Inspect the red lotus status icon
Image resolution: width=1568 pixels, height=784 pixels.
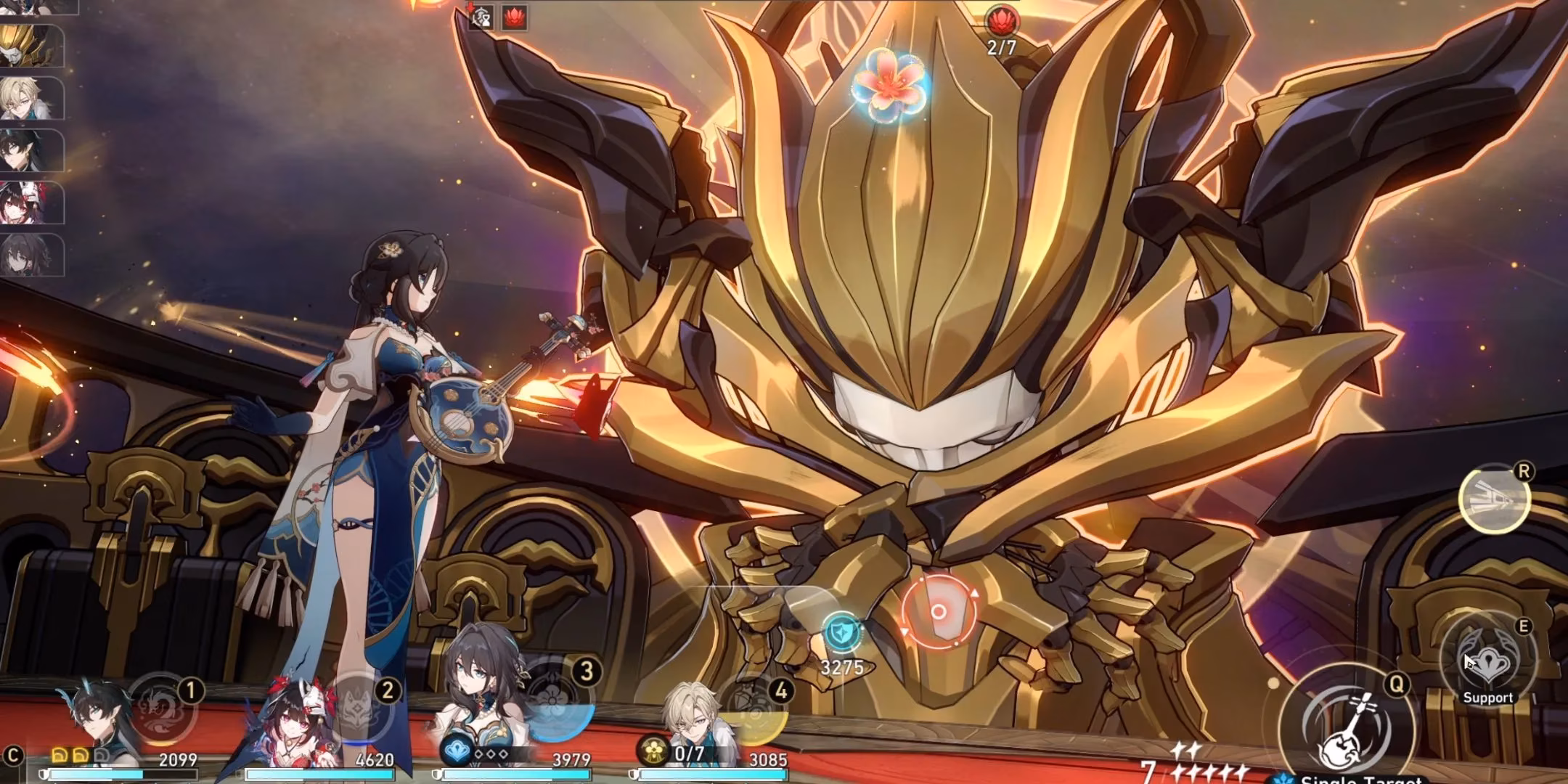tap(514, 17)
